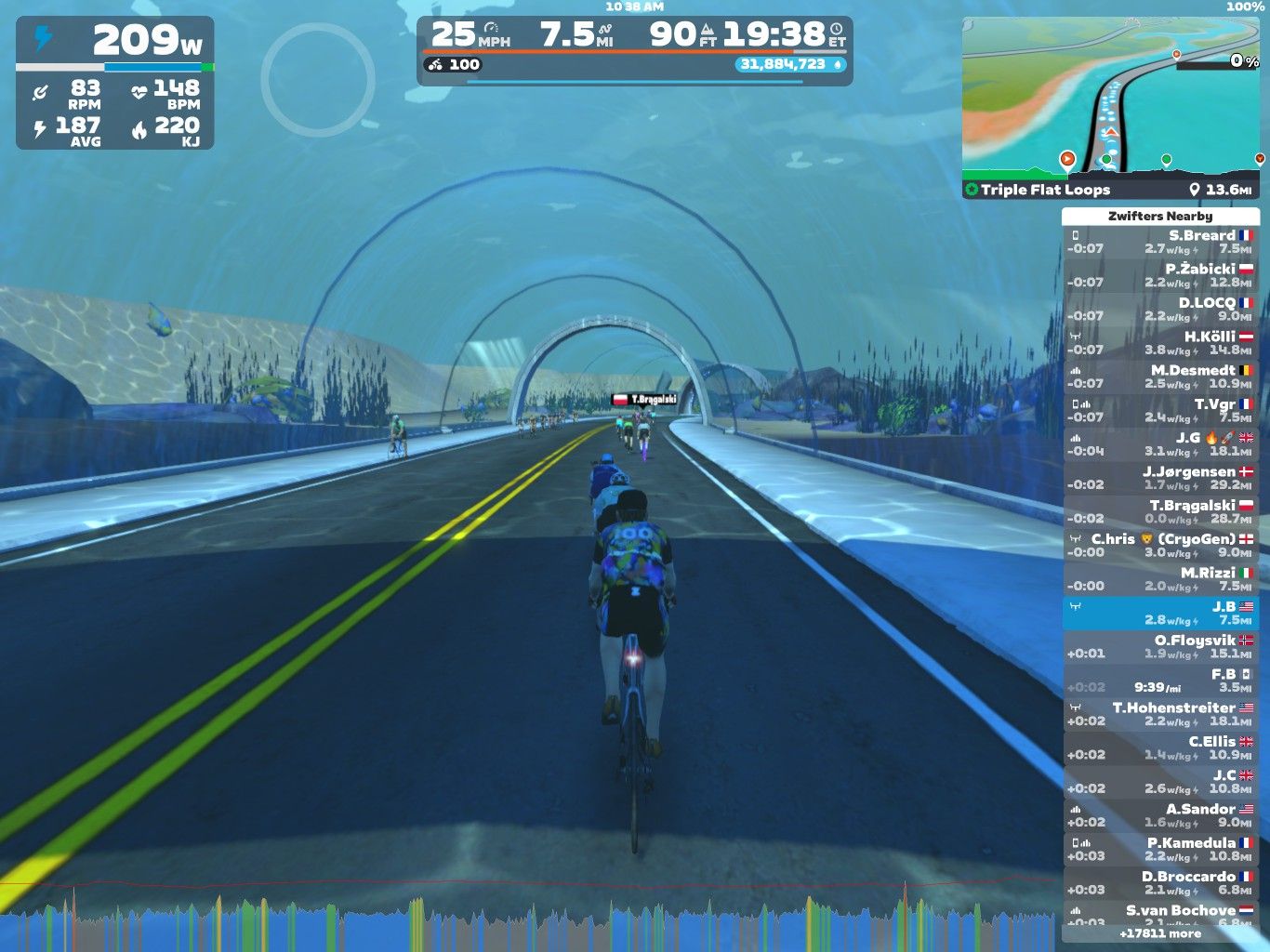Select T.Hohenstreiter's list entry
The width and height of the screenshot is (1270, 952).
point(1160,714)
